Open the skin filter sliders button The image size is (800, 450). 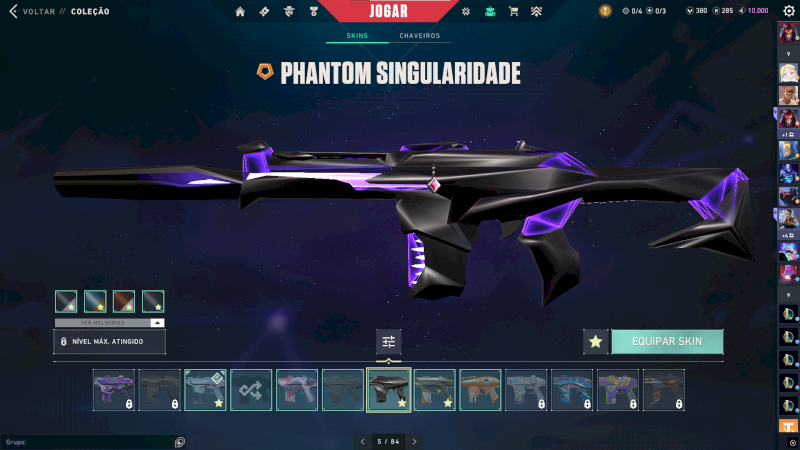[x=389, y=341]
